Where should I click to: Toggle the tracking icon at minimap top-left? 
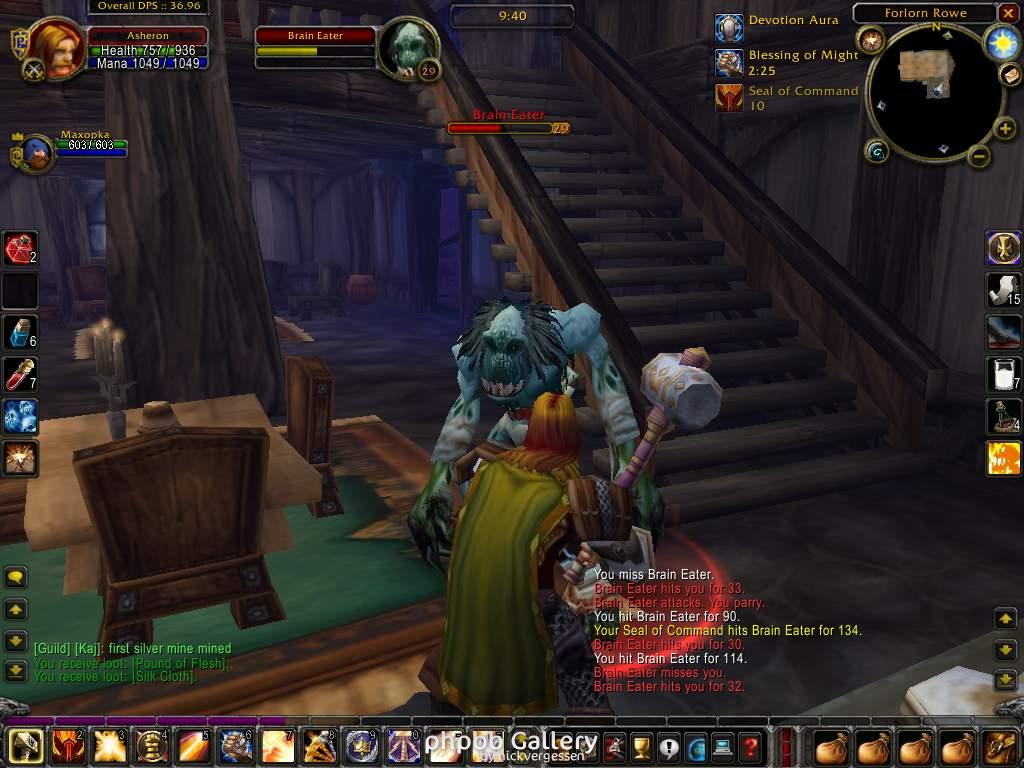point(871,41)
